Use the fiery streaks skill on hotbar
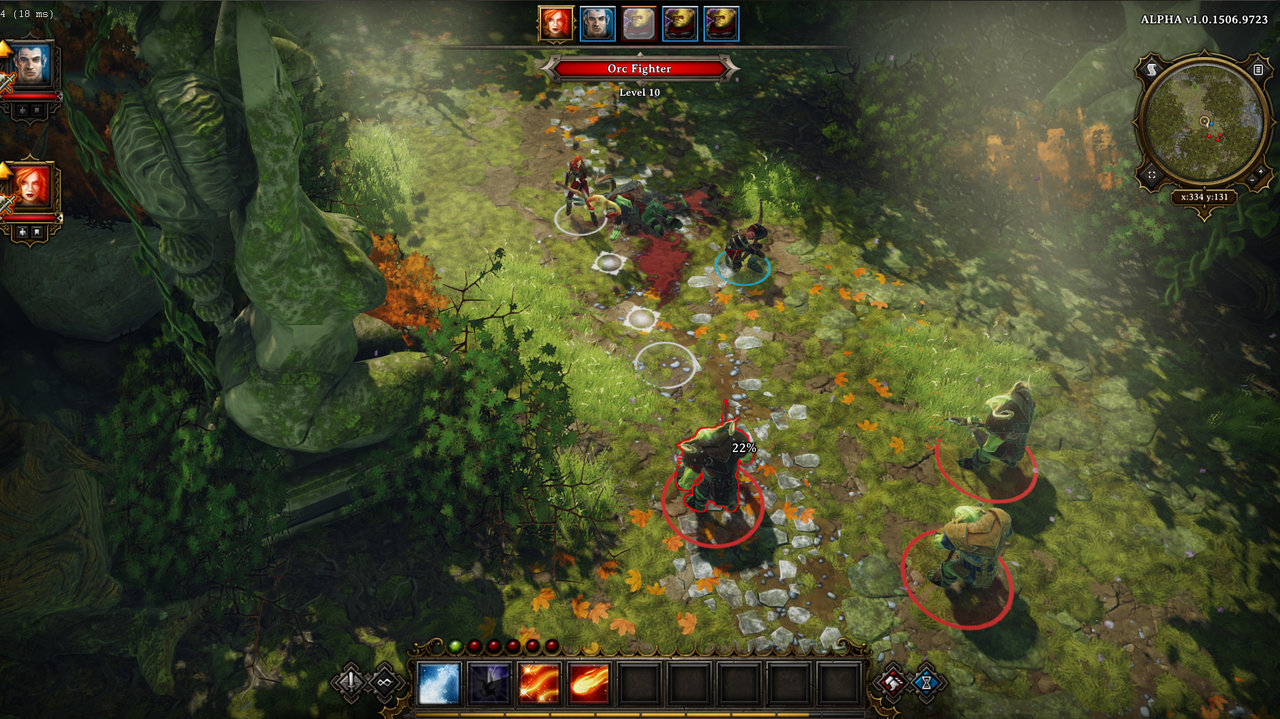Screen dimensions: 1280x719 539,683
